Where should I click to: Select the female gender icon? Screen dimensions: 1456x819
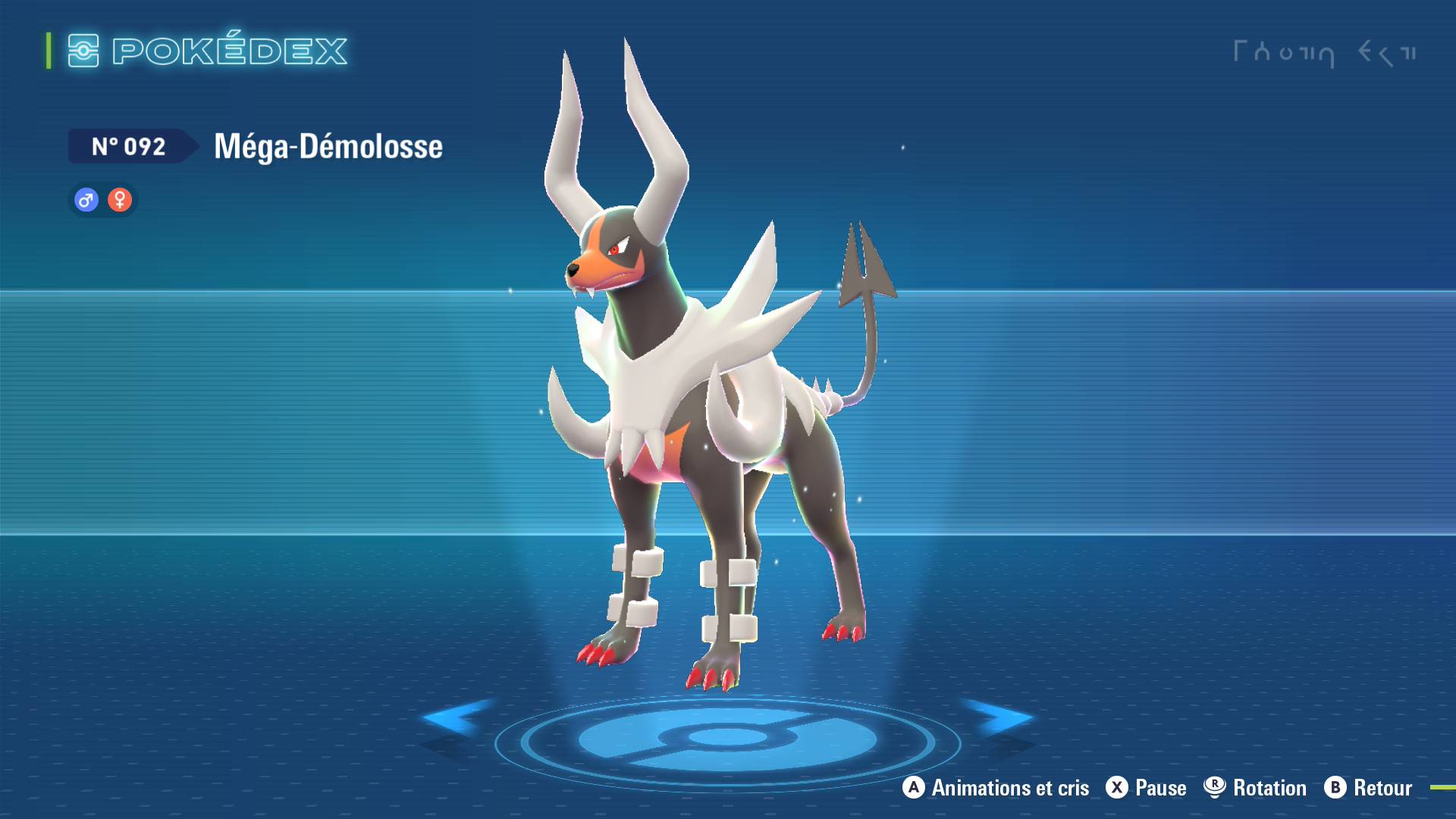(x=120, y=200)
